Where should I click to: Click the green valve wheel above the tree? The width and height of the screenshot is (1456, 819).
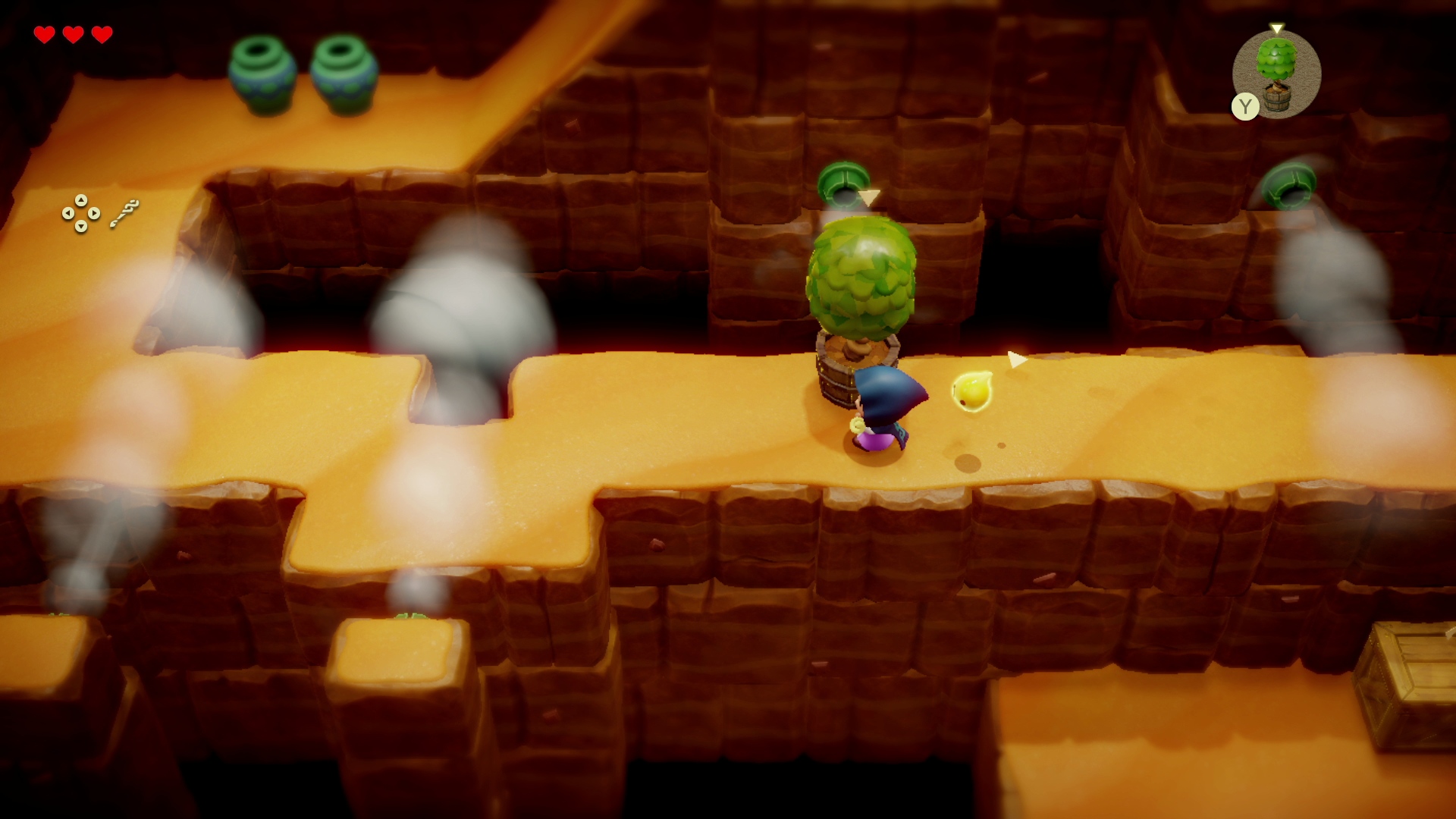(x=844, y=182)
